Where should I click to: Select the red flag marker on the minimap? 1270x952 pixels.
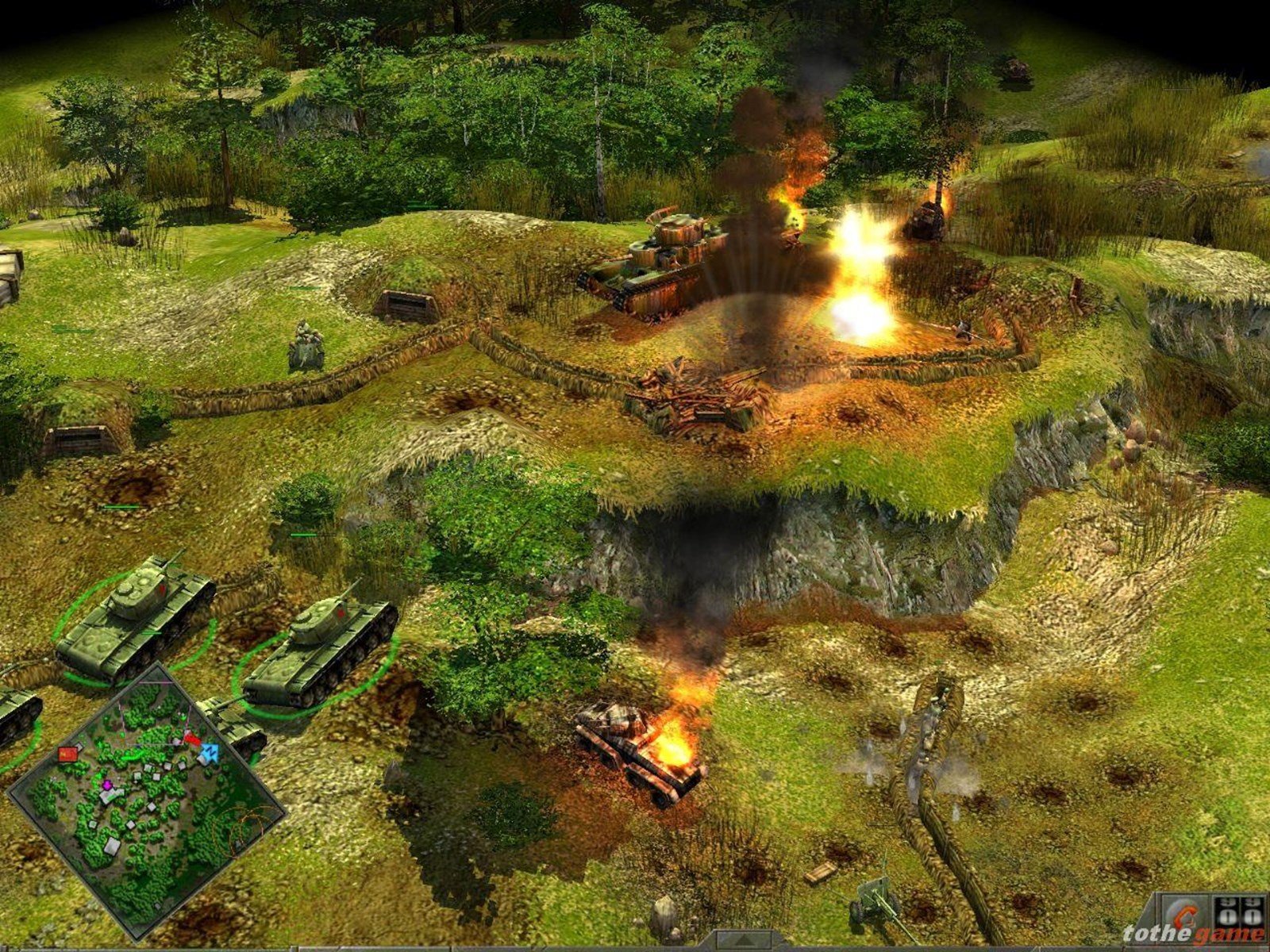[x=67, y=753]
